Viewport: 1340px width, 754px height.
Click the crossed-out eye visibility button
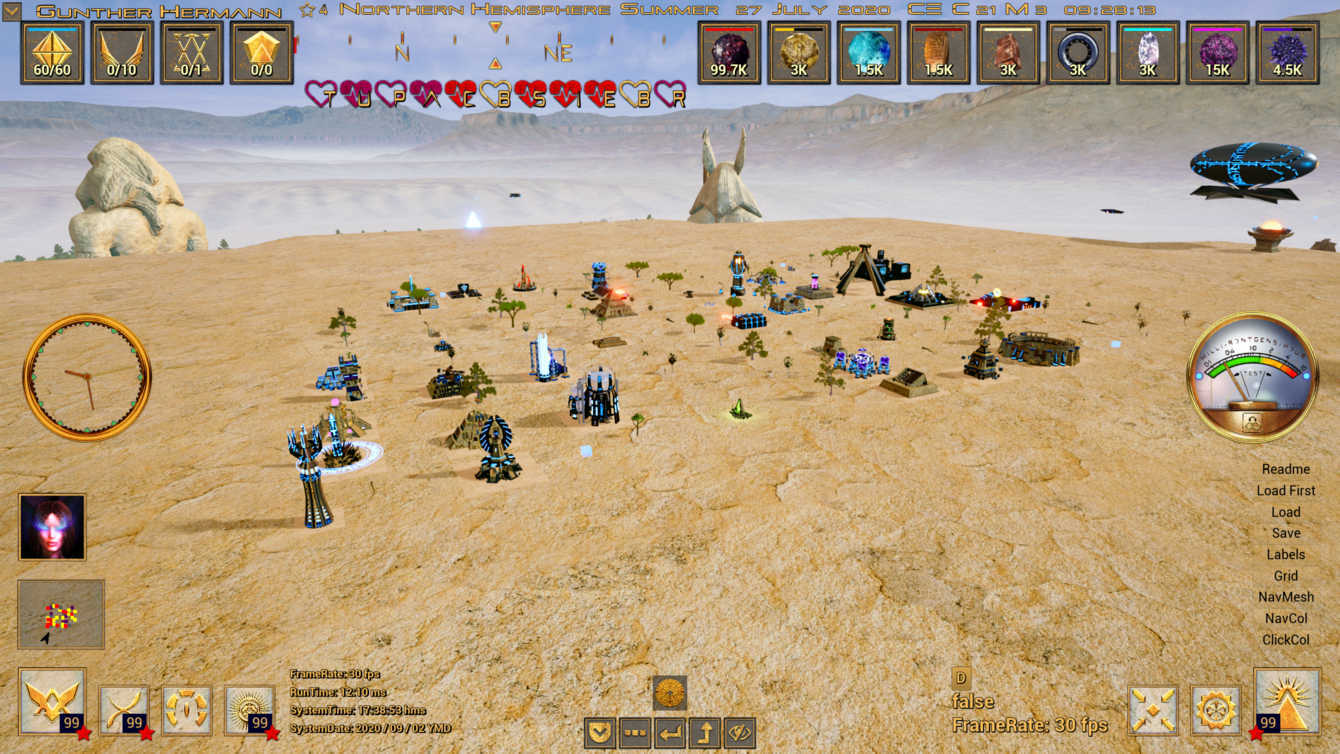[739, 733]
